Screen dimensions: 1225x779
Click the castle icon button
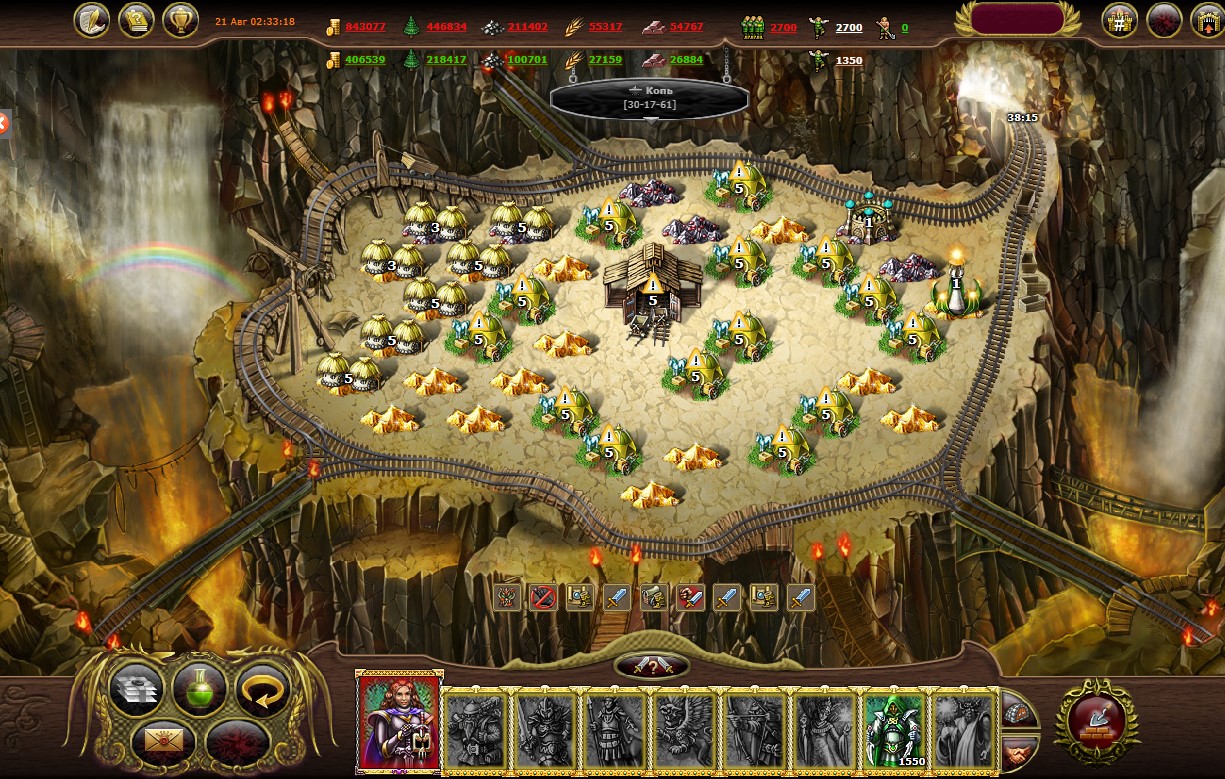point(1120,21)
